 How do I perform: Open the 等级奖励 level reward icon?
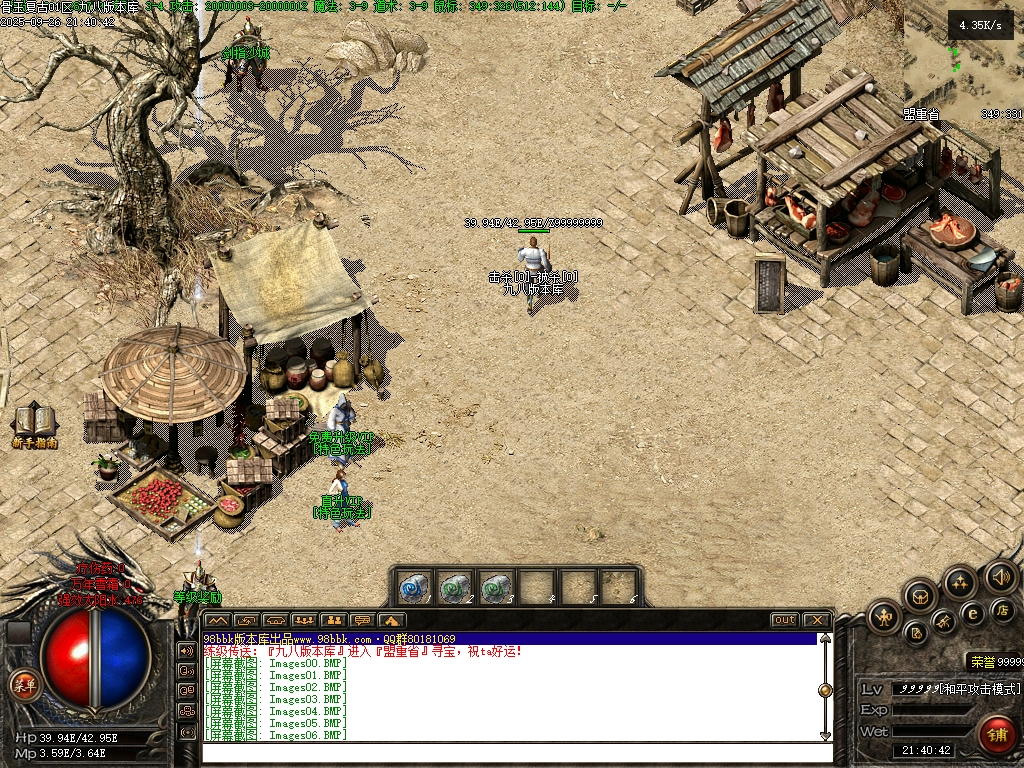[197, 583]
